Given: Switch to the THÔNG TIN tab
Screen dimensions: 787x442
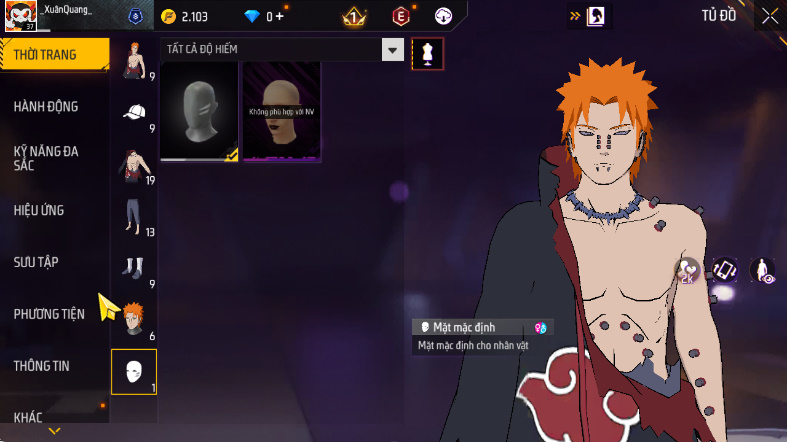Looking at the screenshot, I should 42,366.
